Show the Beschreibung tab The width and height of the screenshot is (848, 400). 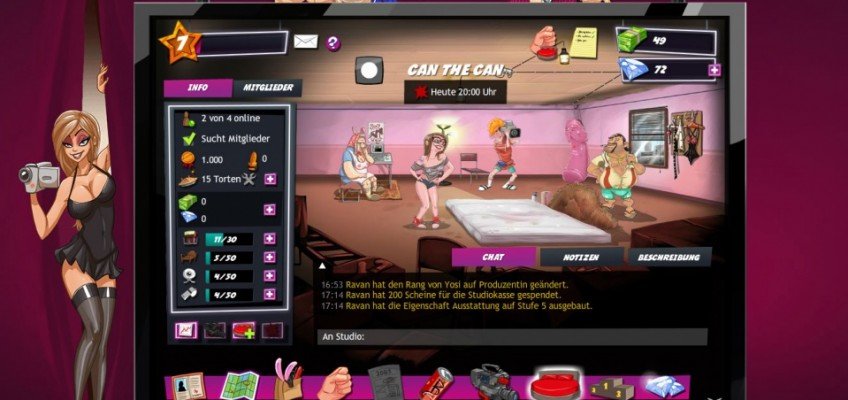click(669, 257)
